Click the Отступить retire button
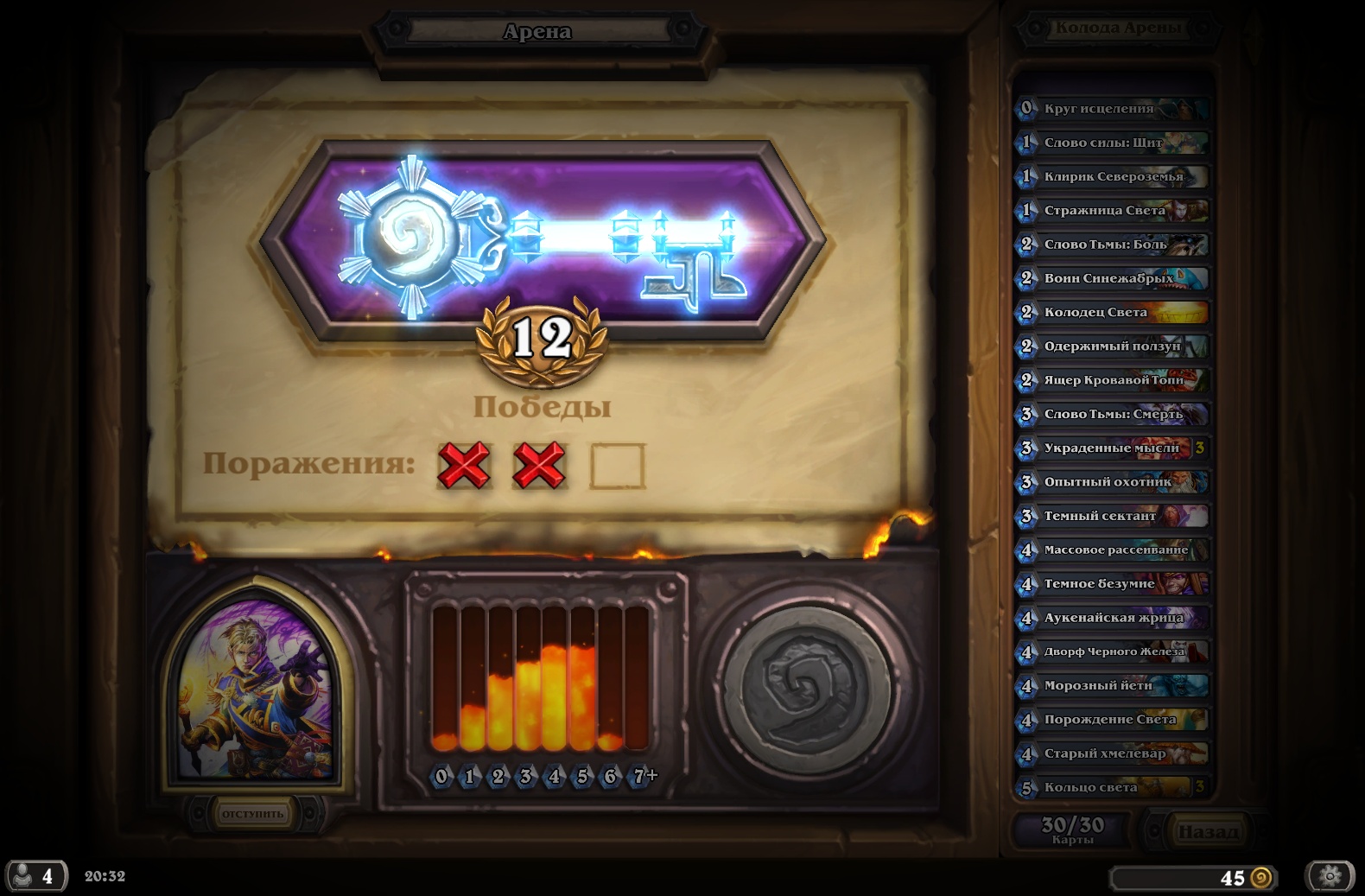1365x896 pixels. (252, 814)
